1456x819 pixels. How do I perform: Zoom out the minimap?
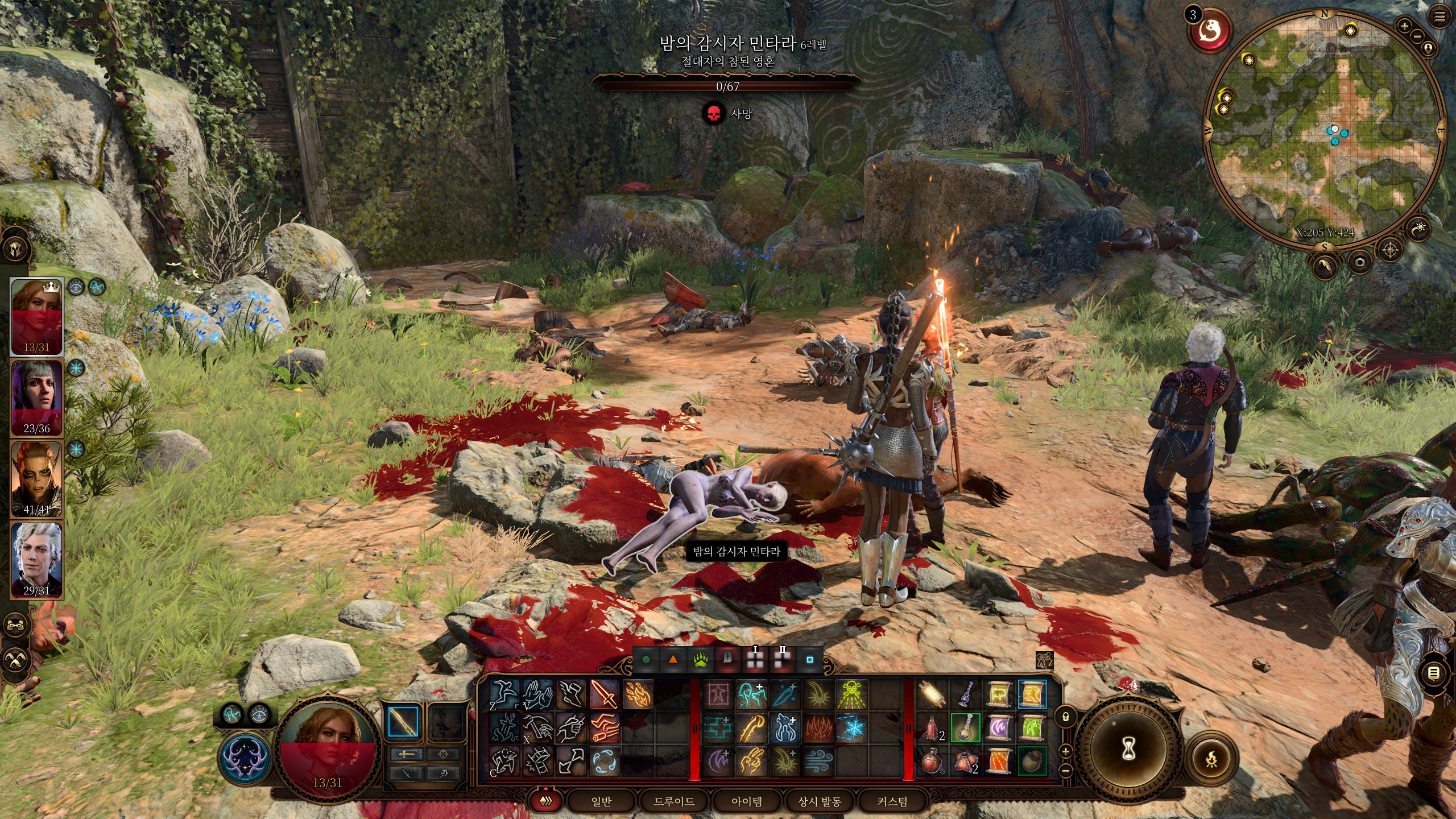click(1417, 36)
